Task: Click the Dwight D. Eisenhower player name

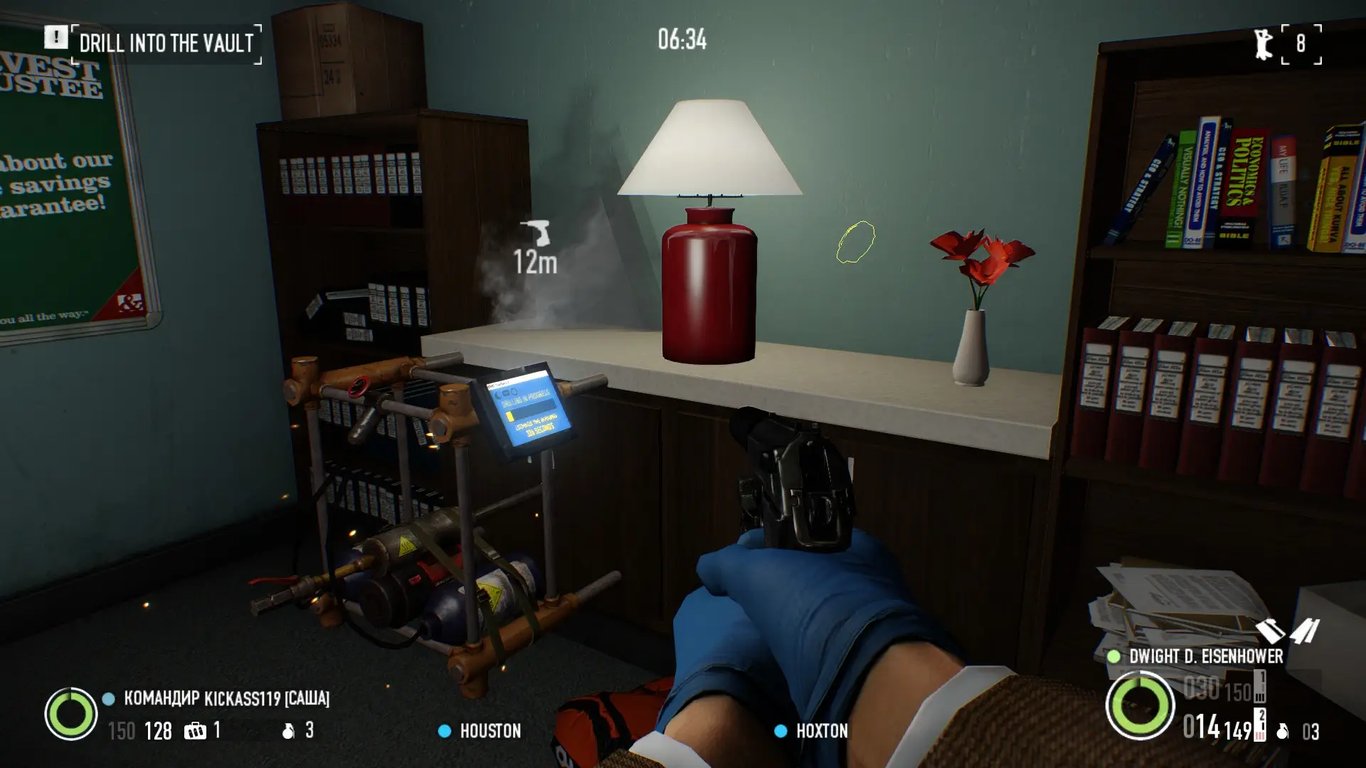Action: [x=1206, y=657]
